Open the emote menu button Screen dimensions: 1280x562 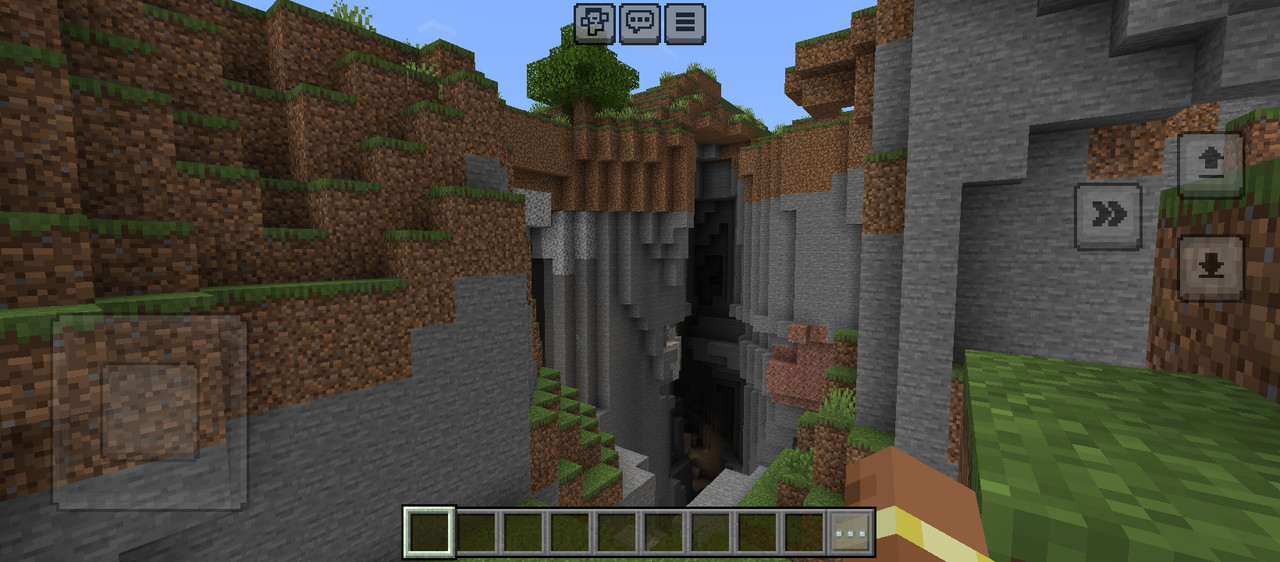(594, 23)
